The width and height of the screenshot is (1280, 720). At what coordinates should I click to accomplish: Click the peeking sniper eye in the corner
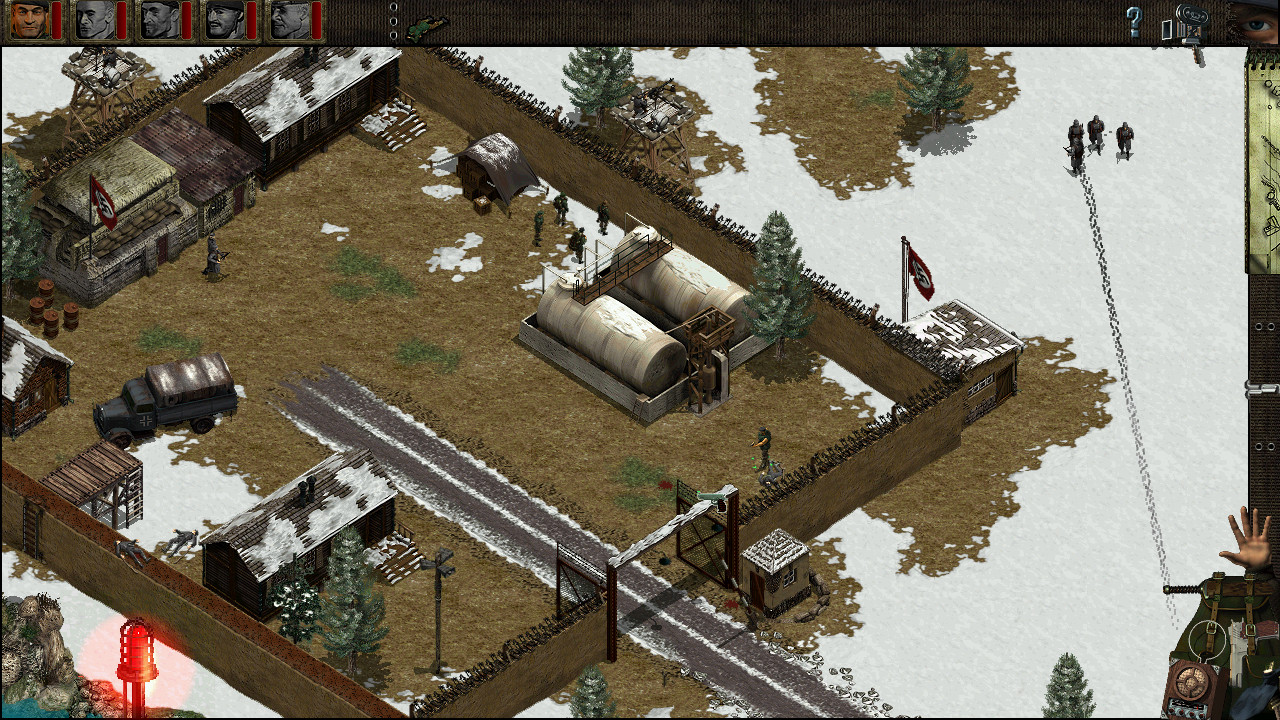[x=1255, y=25]
